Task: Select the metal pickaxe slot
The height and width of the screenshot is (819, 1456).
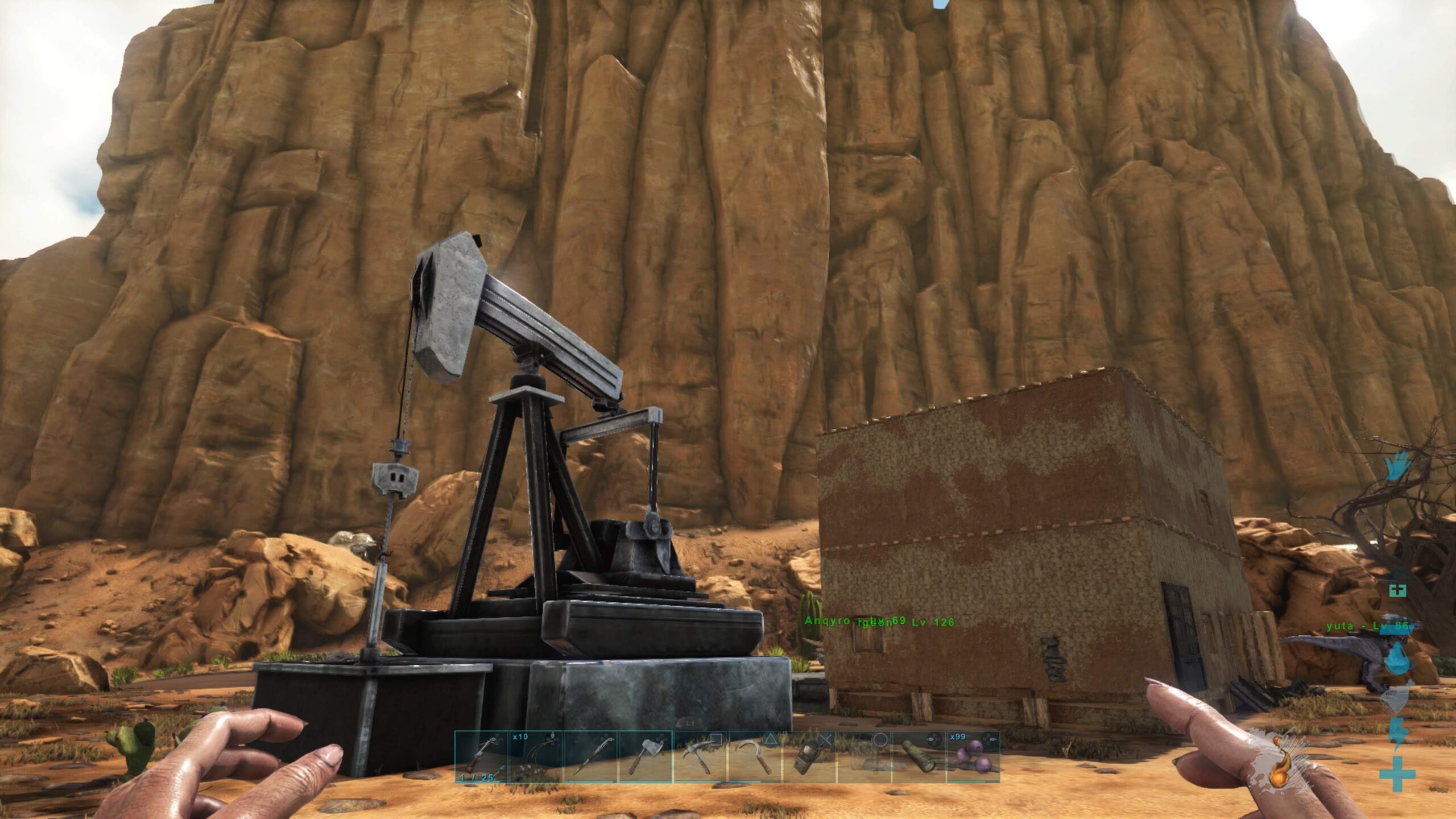Action: [x=700, y=756]
